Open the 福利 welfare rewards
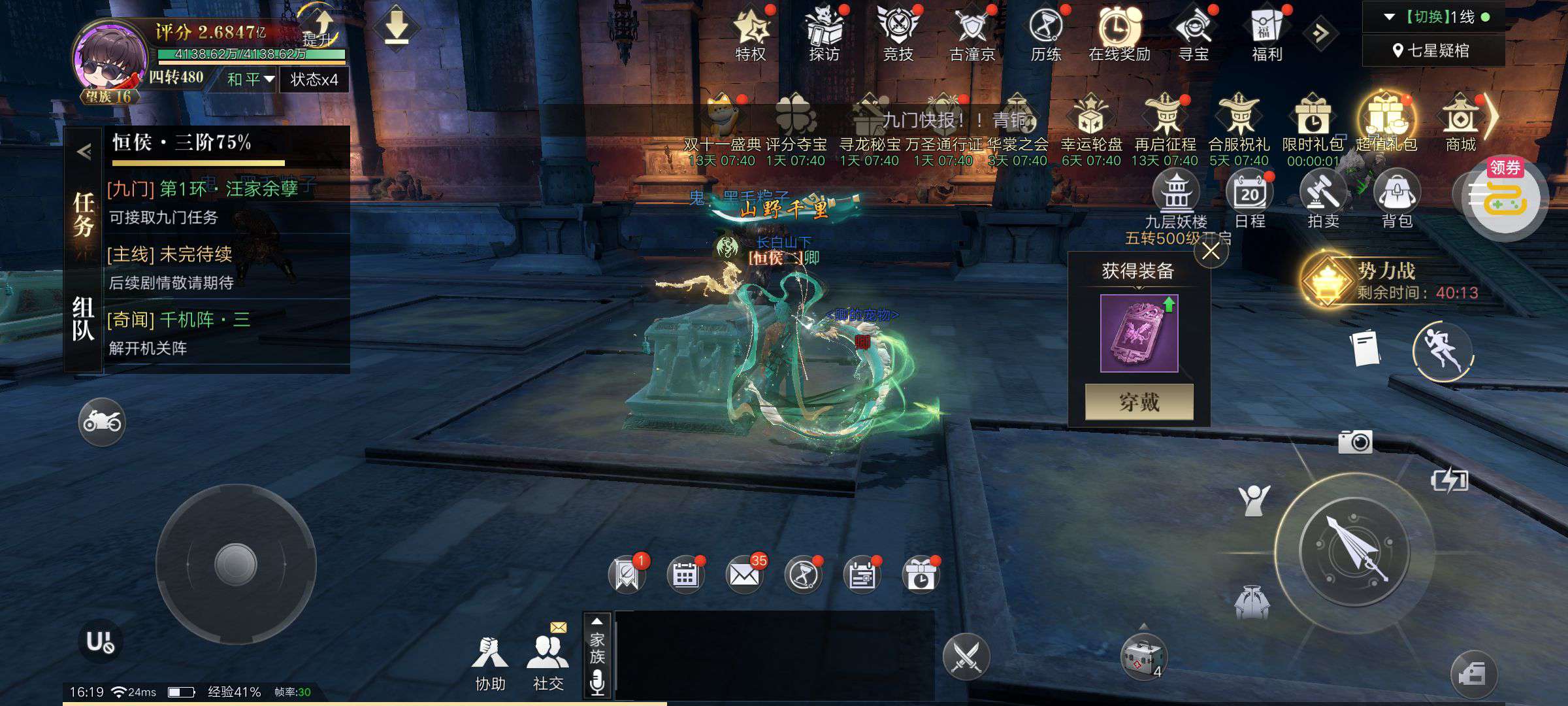1568x706 pixels. pyautogui.click(x=1267, y=34)
